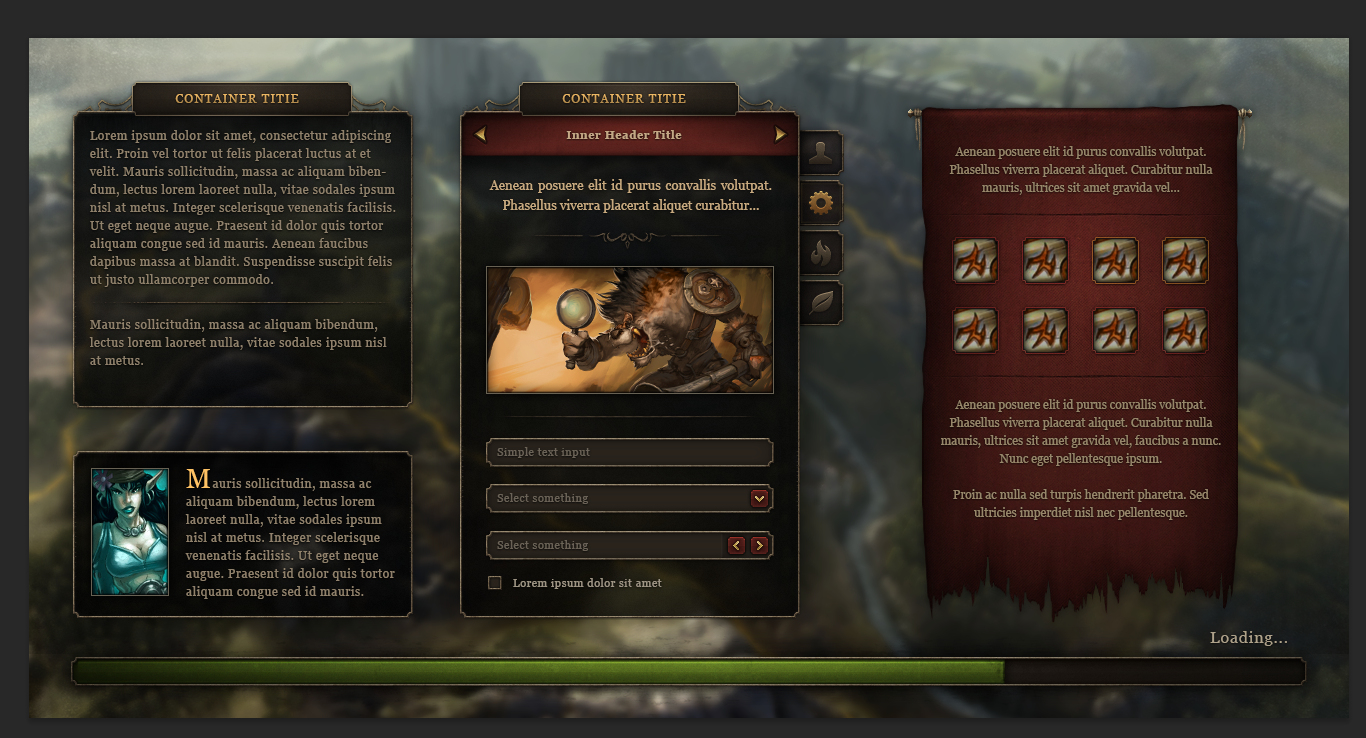
Task: Advance the second Select something picker rightward
Action: click(760, 545)
